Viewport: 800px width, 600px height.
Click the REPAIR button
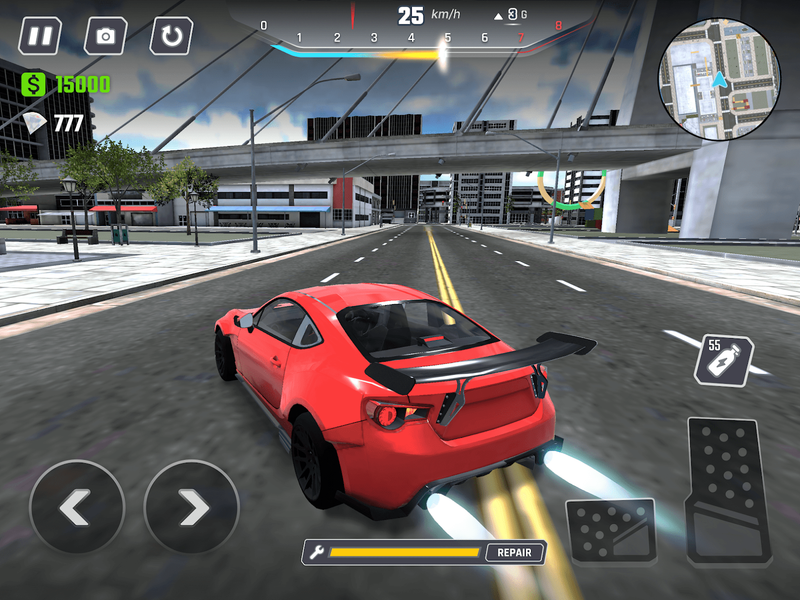point(516,552)
